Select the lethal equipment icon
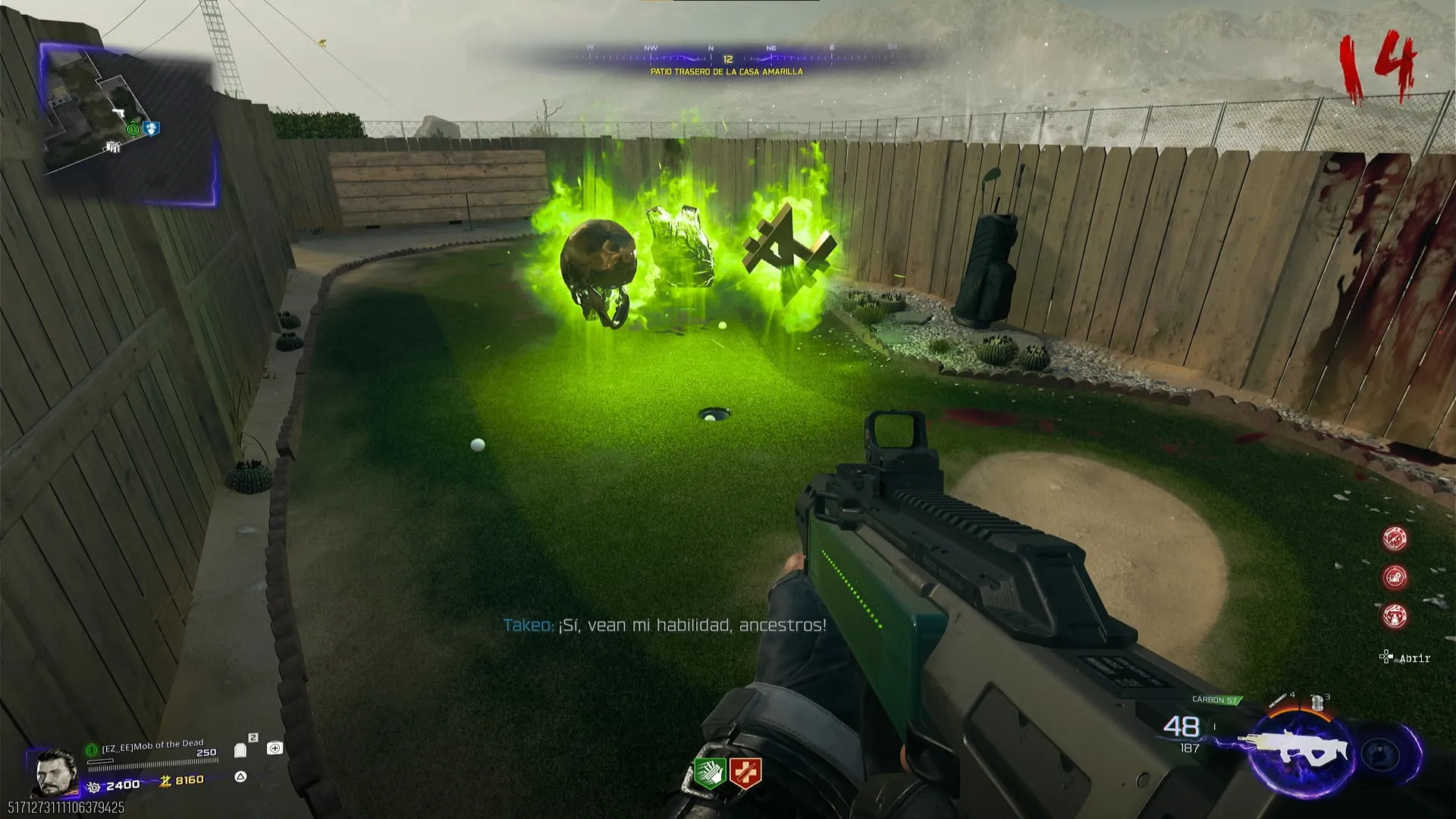 pyautogui.click(x=1318, y=702)
